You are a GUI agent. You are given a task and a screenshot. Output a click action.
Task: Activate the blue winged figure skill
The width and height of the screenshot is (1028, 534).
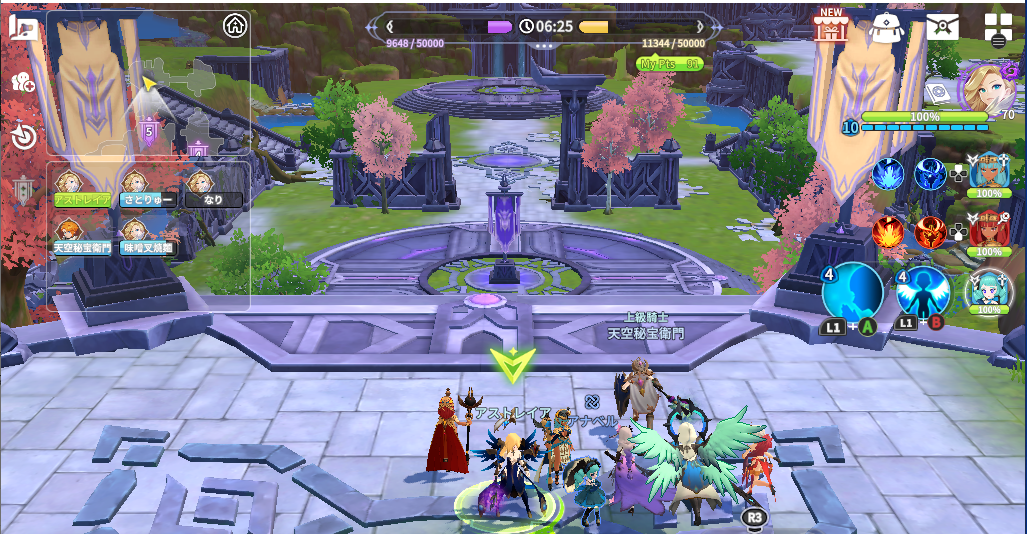coord(922,291)
